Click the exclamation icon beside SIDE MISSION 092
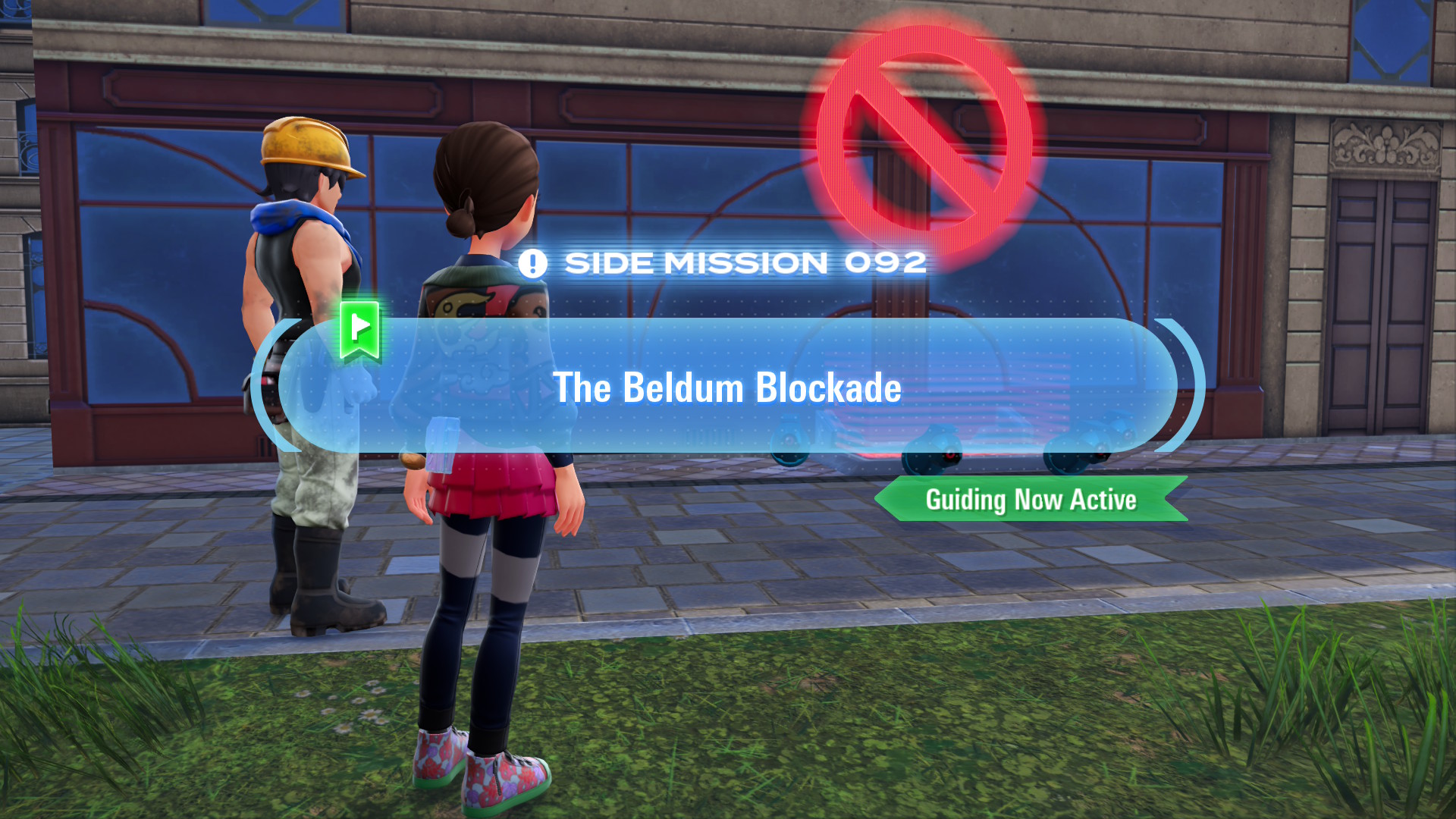Screen dimensions: 1456x819 (x=532, y=263)
